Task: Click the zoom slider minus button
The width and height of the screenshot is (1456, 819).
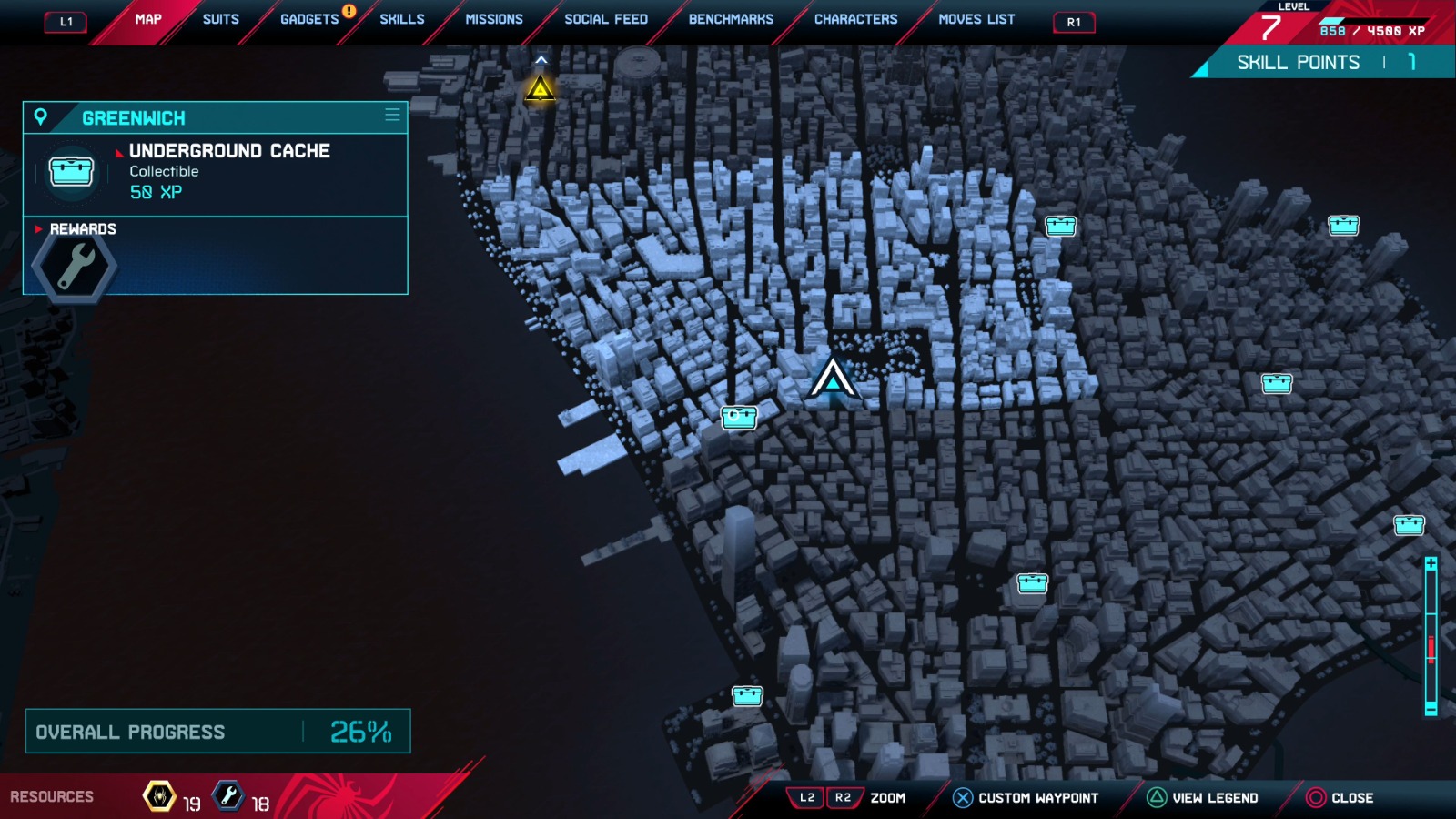Action: click(1431, 709)
